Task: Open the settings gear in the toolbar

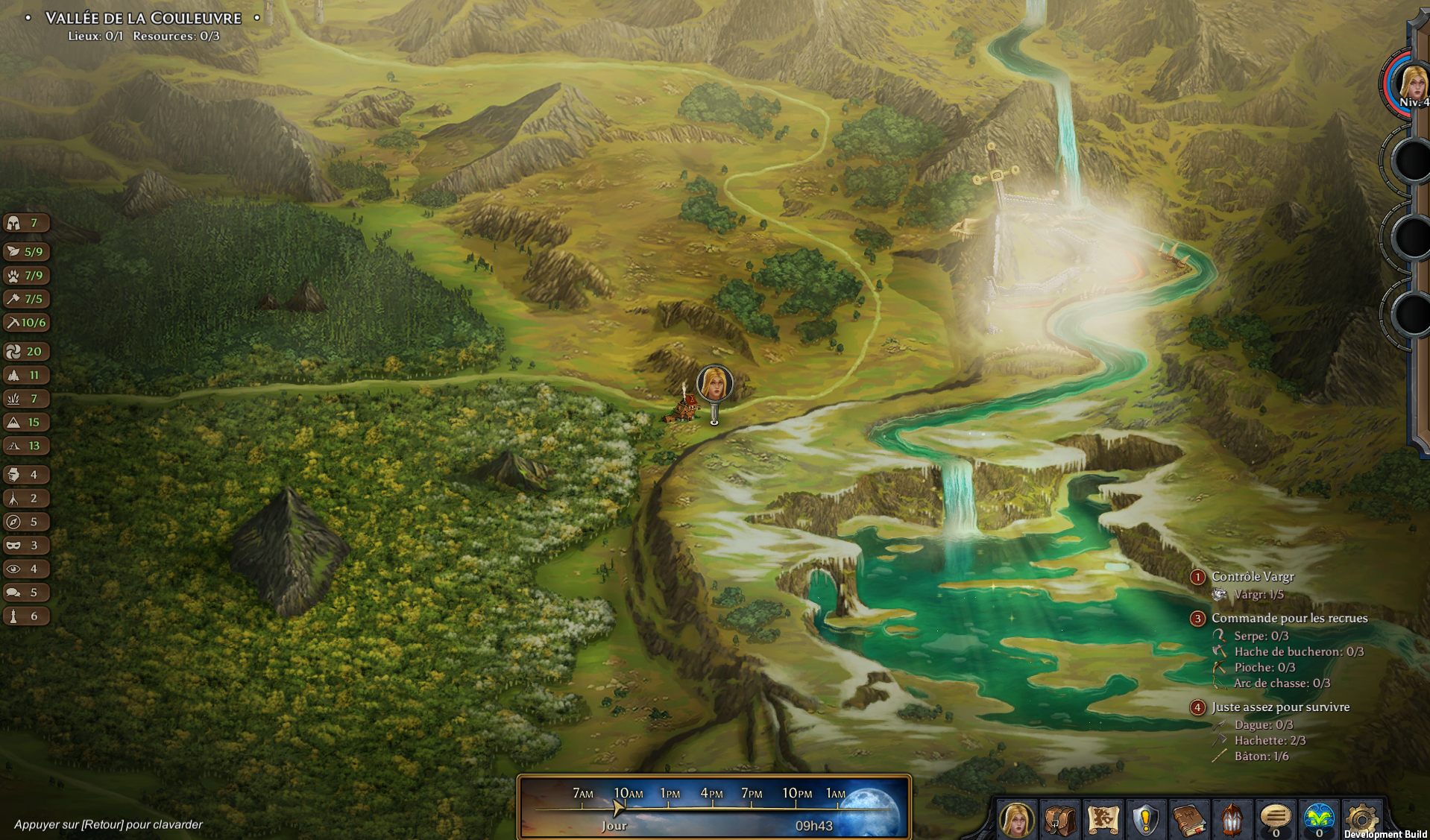Action: click(1363, 819)
